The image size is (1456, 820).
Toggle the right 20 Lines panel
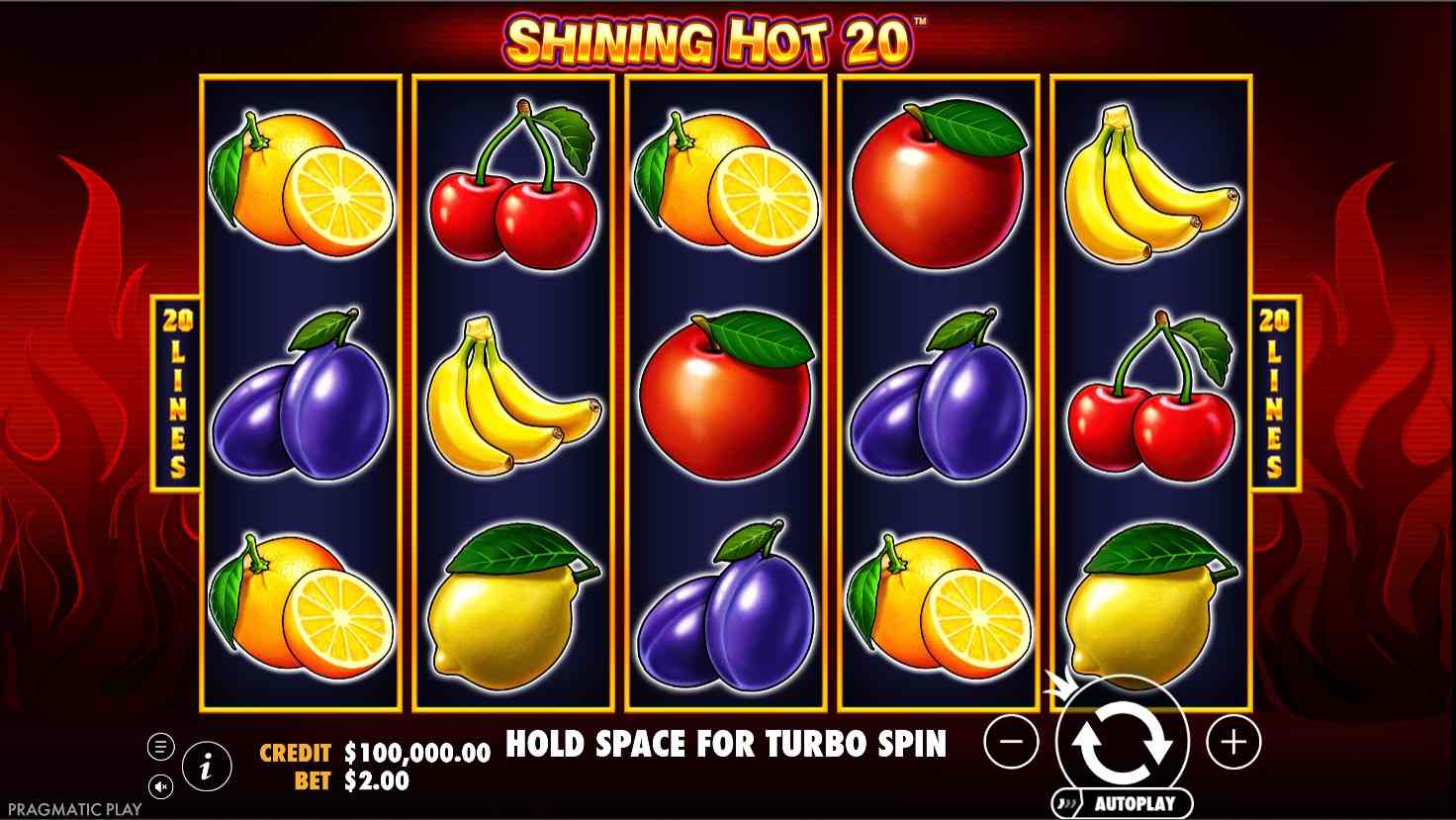1272,391
